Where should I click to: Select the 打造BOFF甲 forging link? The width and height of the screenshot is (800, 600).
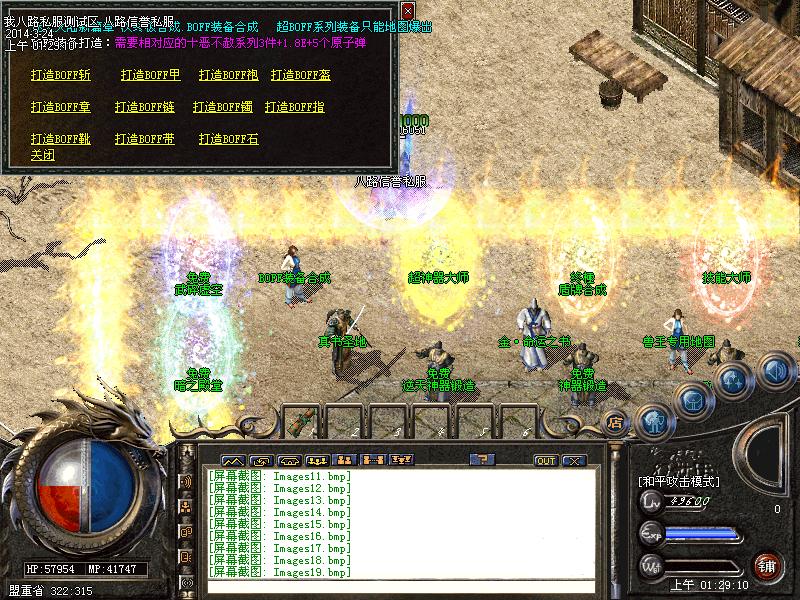coord(150,75)
